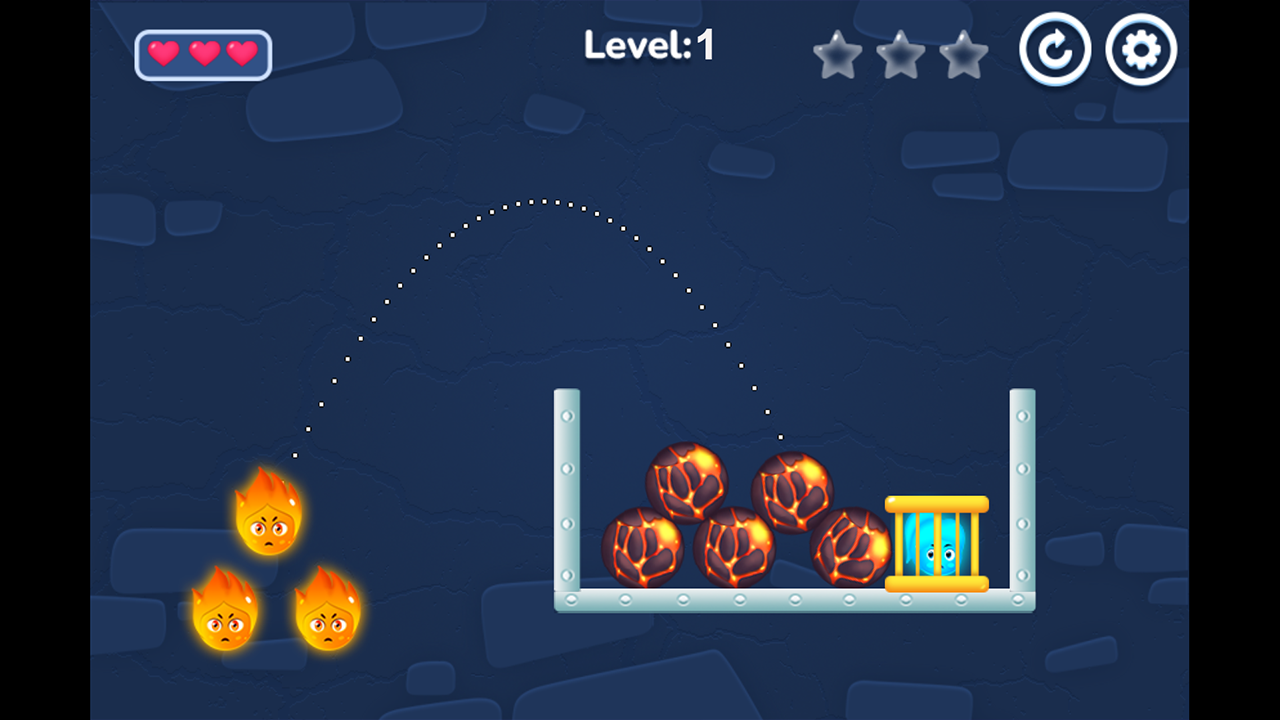Click the peak of the dotted trajectory
1280x720 pixels.
(x=545, y=200)
